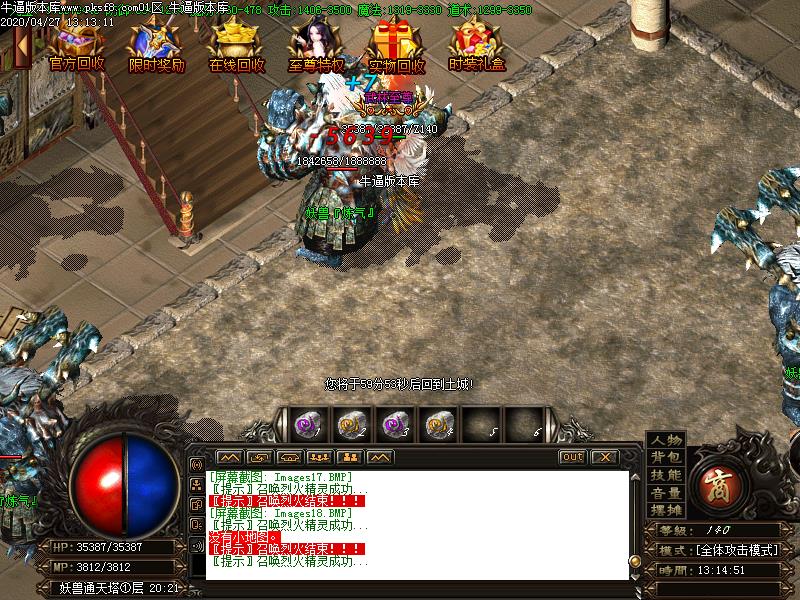Close the game with the X button
Viewport: 800px width, 600px height.
coord(604,457)
